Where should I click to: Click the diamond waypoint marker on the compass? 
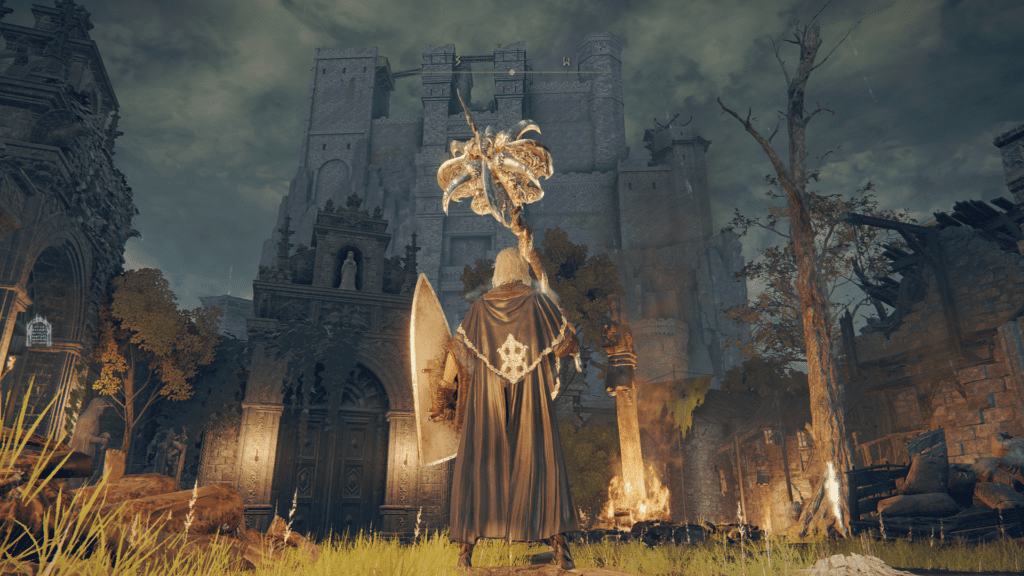(x=512, y=72)
